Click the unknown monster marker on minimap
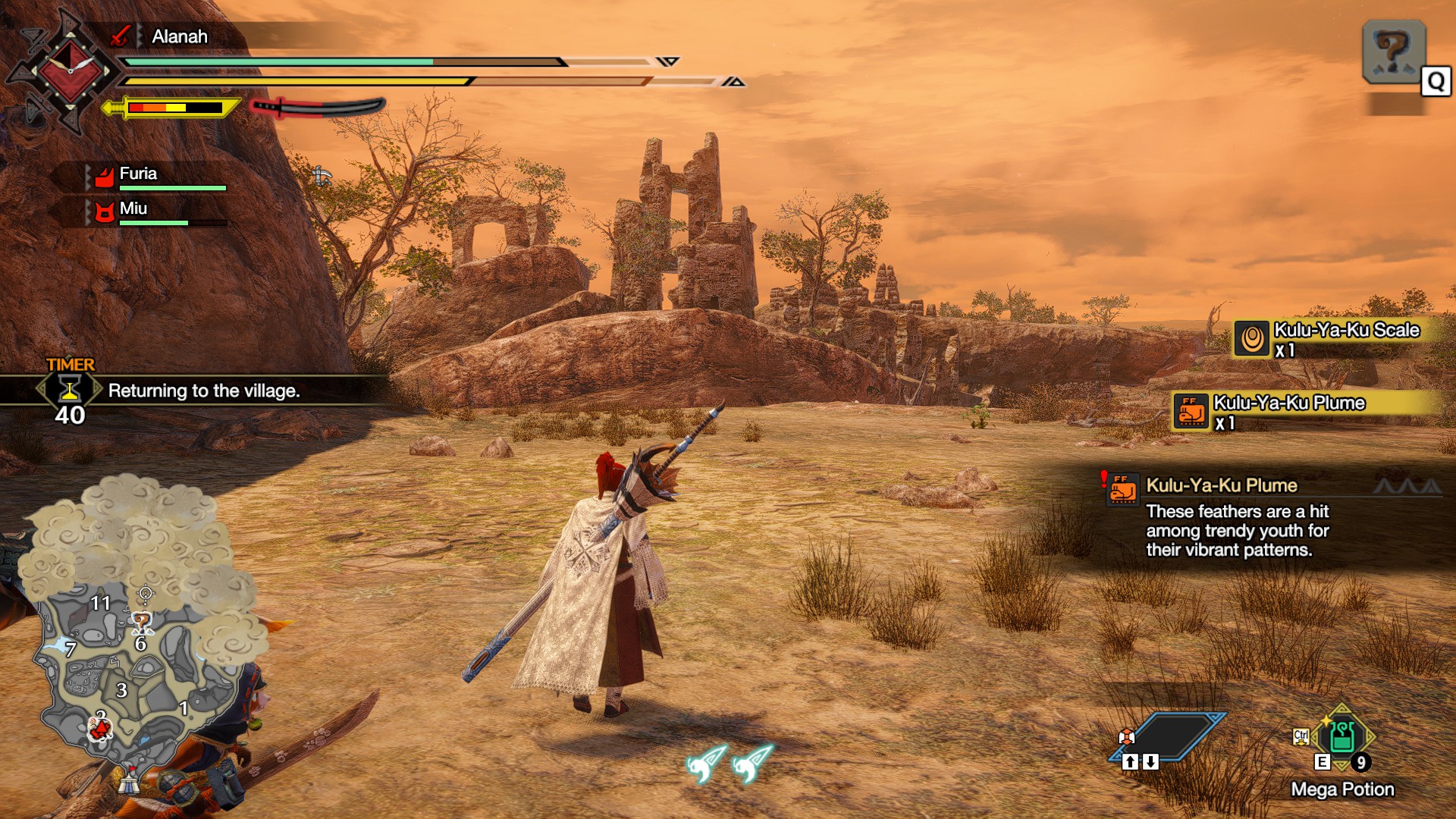 coord(141,623)
